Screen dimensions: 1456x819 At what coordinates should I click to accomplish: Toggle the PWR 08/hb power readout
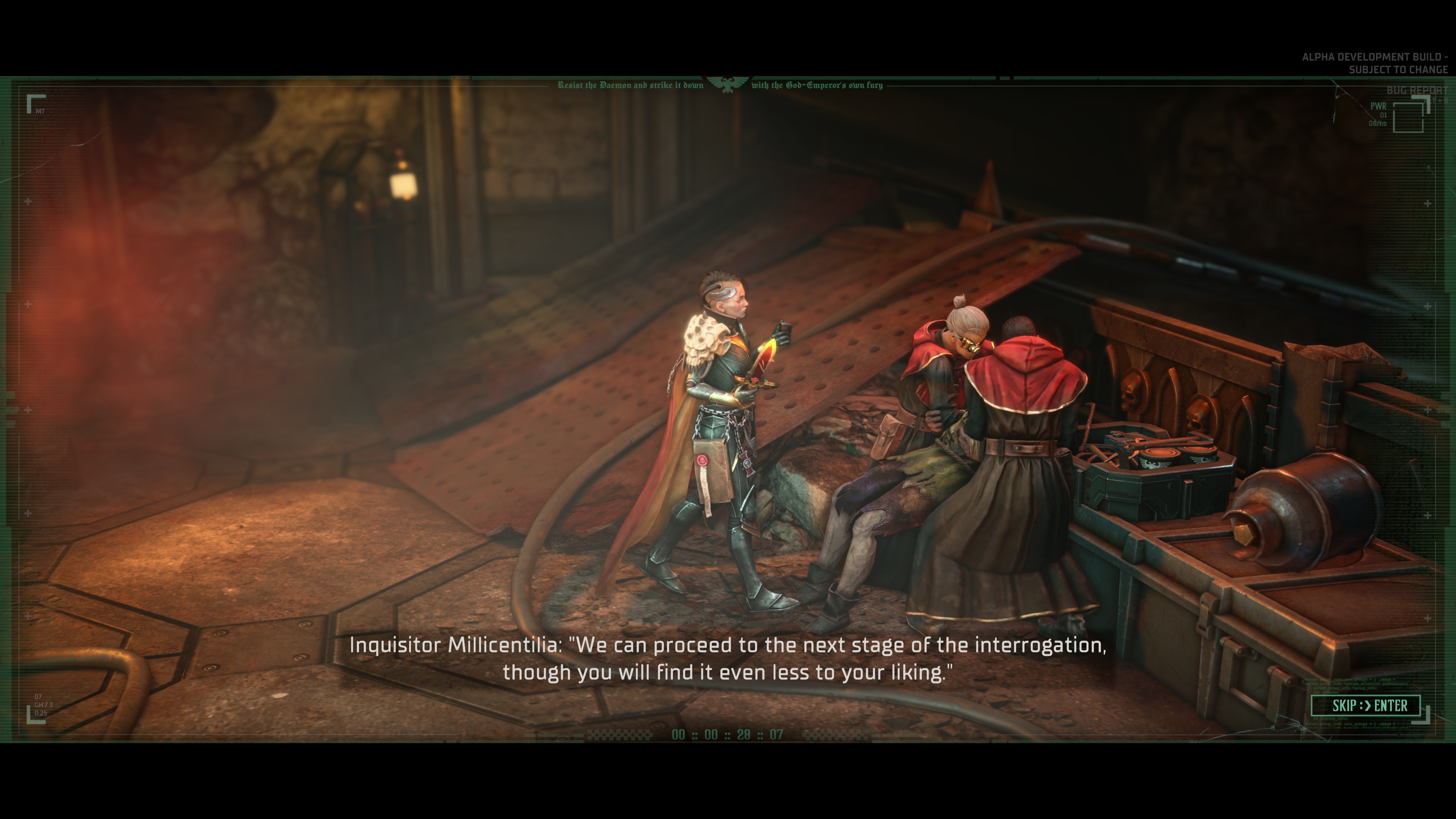click(1378, 123)
